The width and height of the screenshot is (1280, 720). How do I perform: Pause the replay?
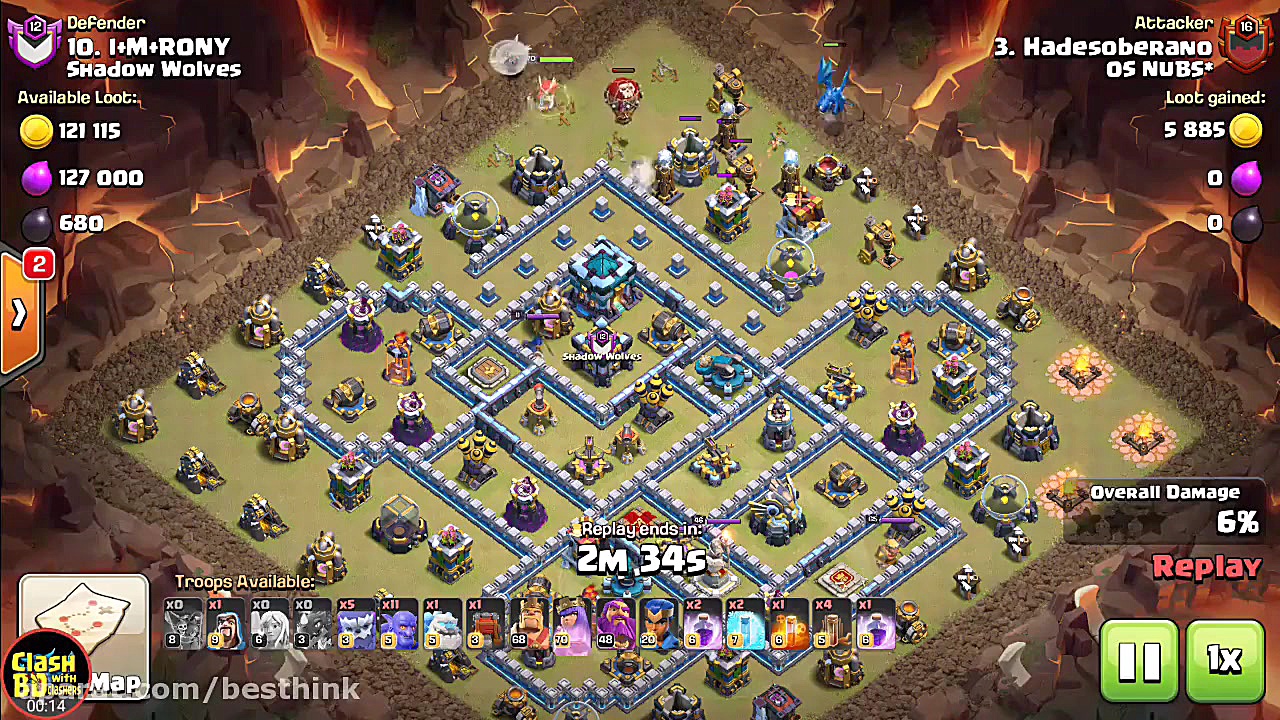[x=1138, y=661]
